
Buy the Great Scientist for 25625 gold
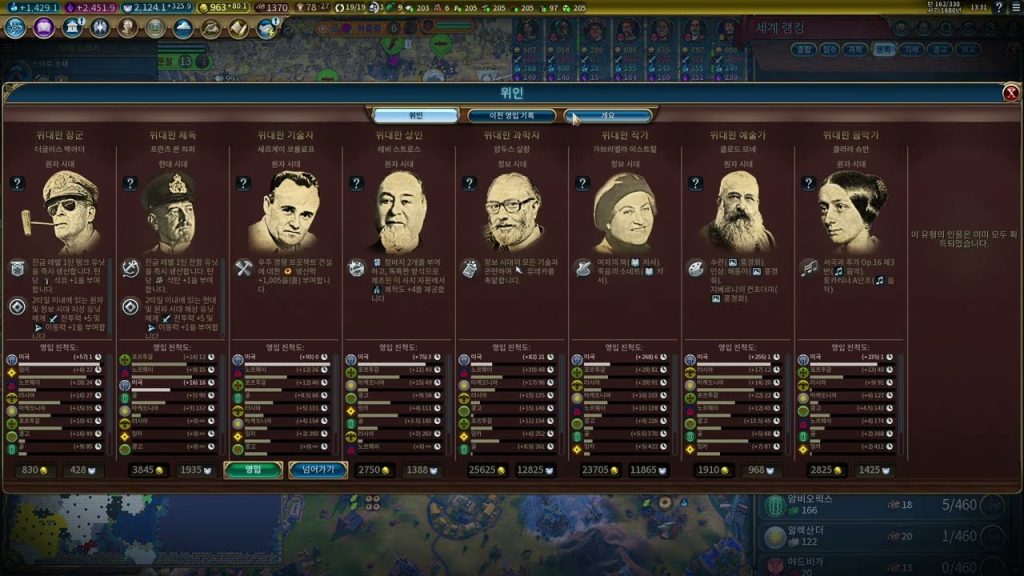pos(485,469)
